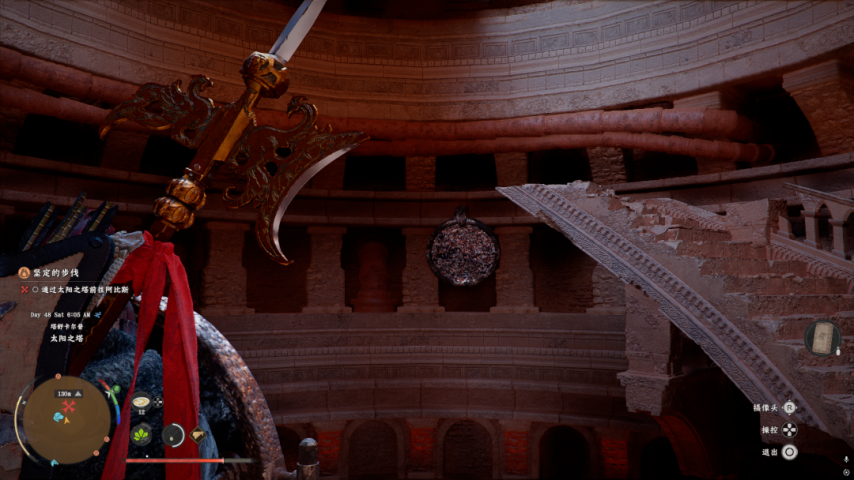Image resolution: width=854 pixels, height=480 pixels.
Task: Open the circular minimap
Action: pyautogui.click(x=66, y=419)
